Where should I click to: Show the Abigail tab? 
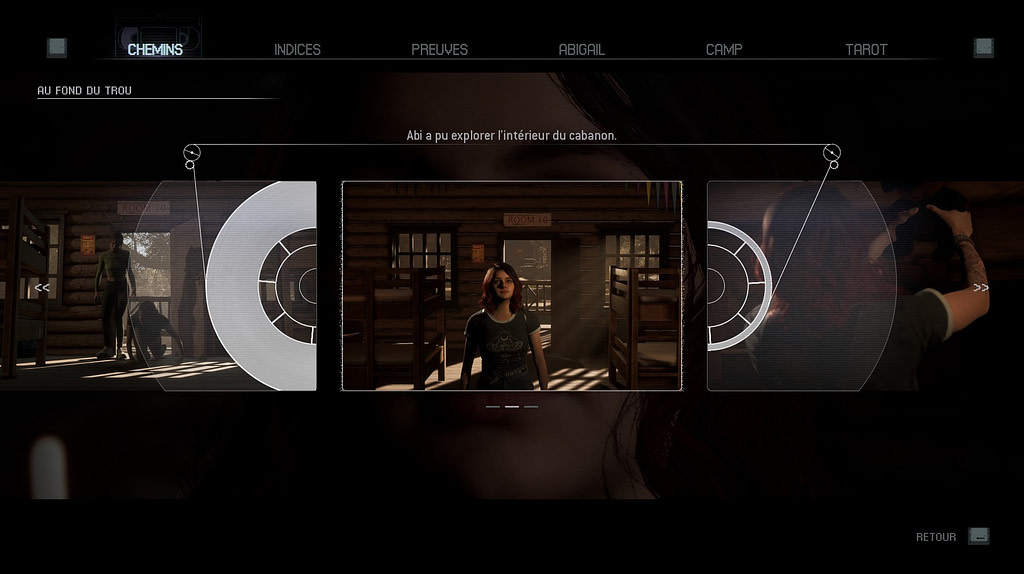coord(581,49)
